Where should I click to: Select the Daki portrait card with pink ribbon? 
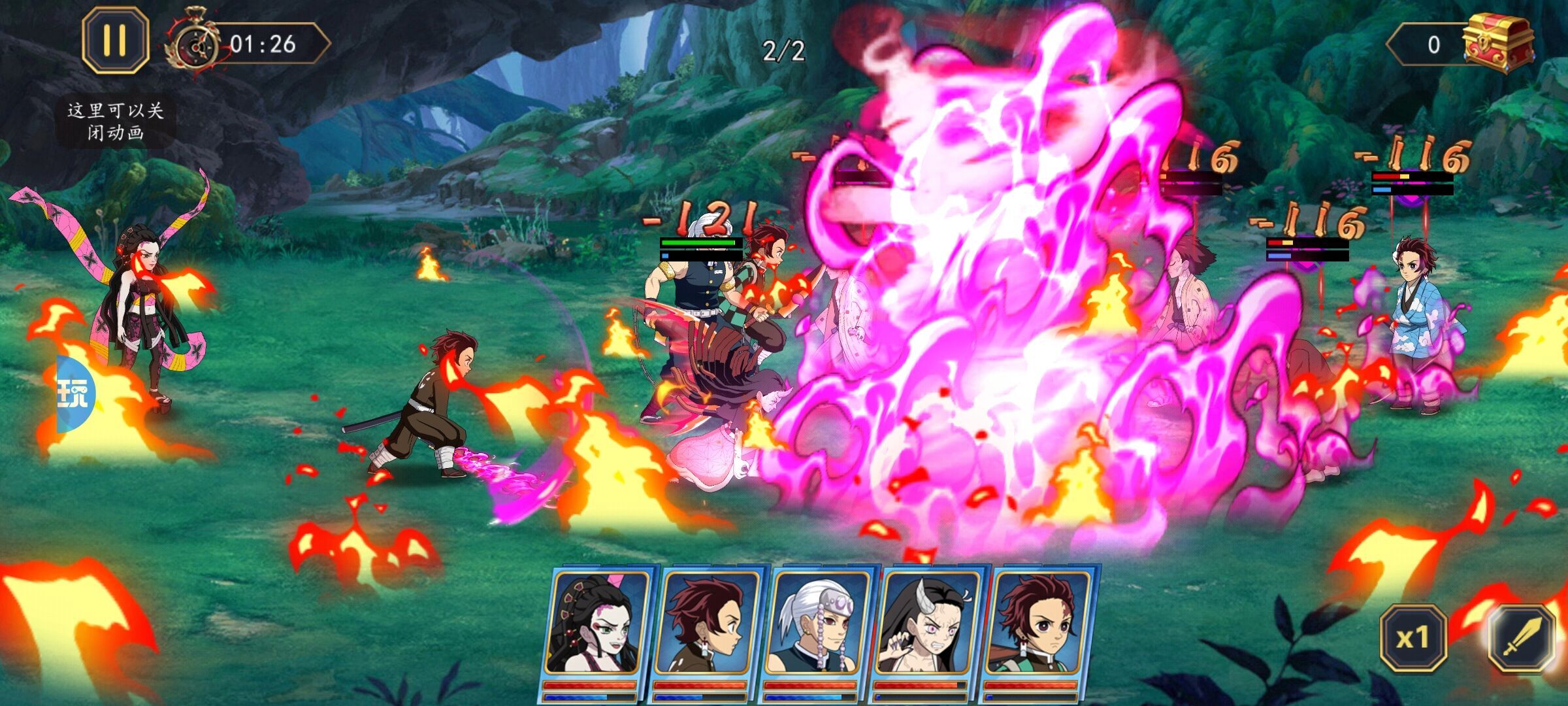click(596, 624)
